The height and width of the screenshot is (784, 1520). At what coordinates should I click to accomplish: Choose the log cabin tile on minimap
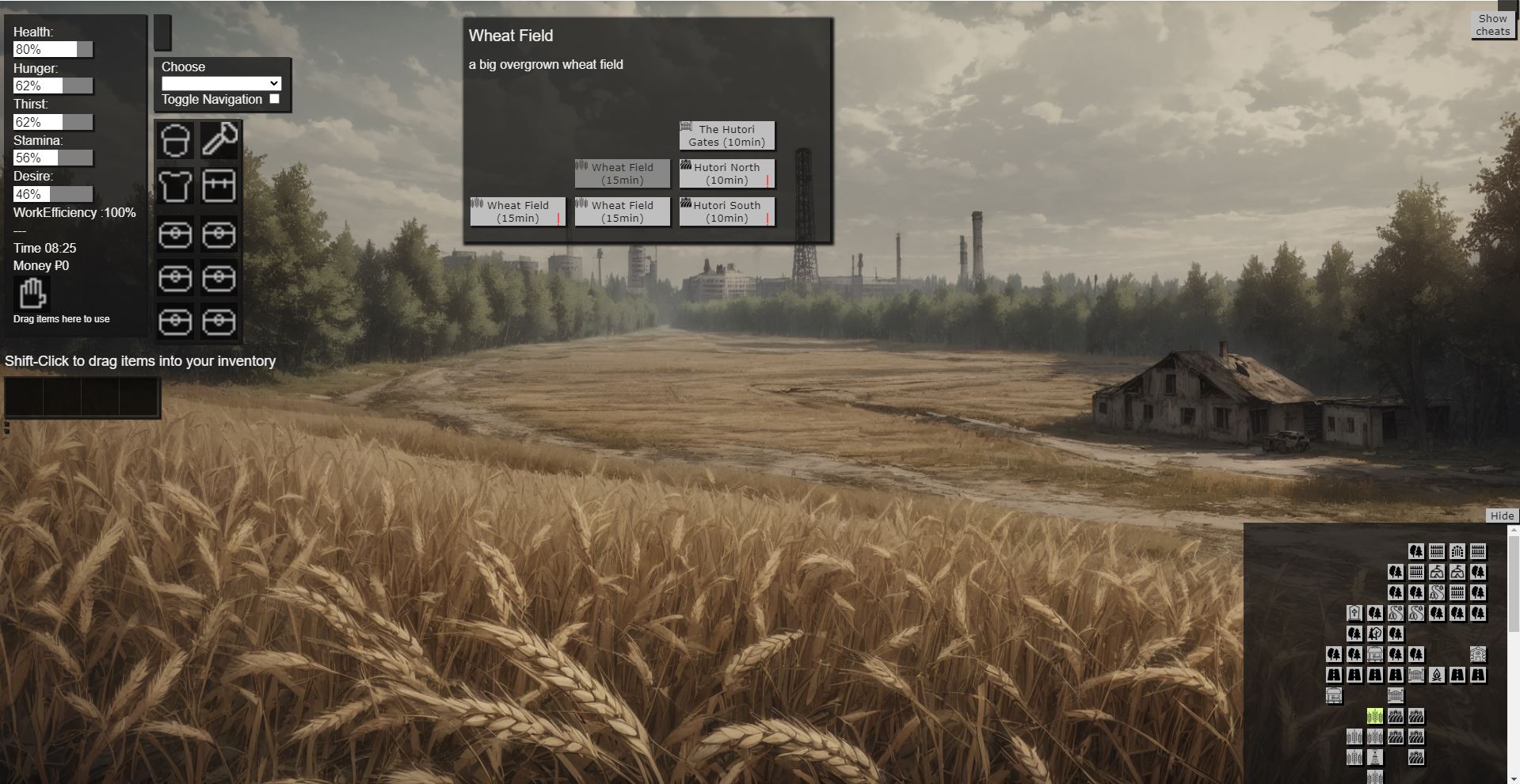pyautogui.click(x=1478, y=655)
